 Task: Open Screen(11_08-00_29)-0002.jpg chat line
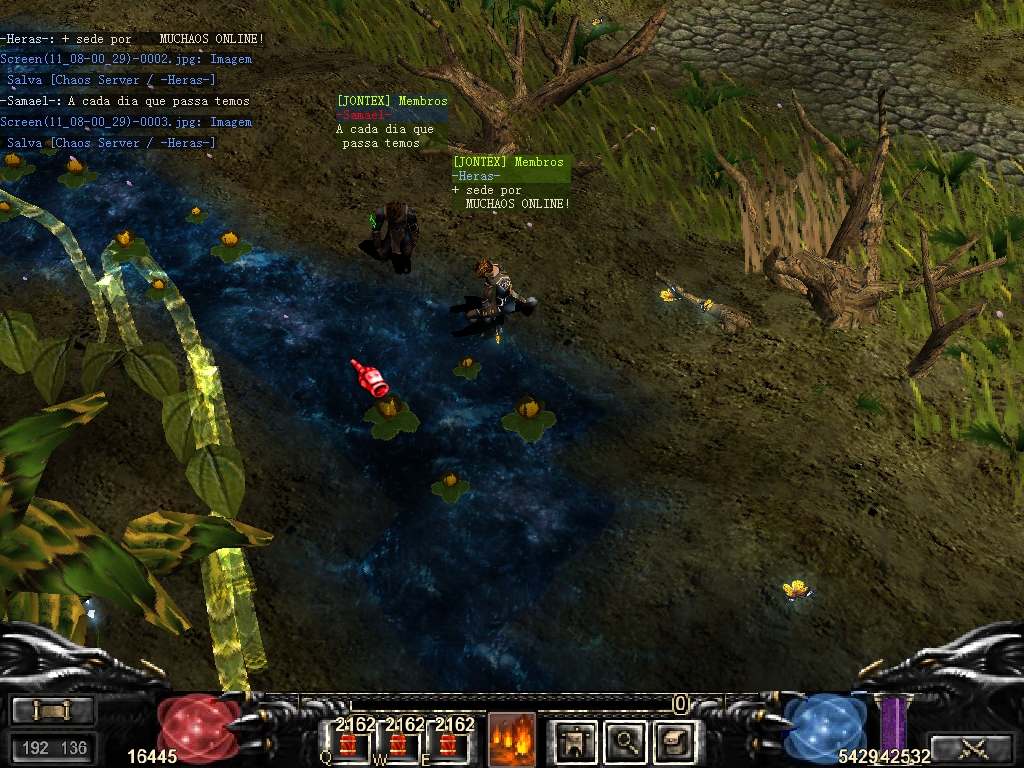point(125,59)
